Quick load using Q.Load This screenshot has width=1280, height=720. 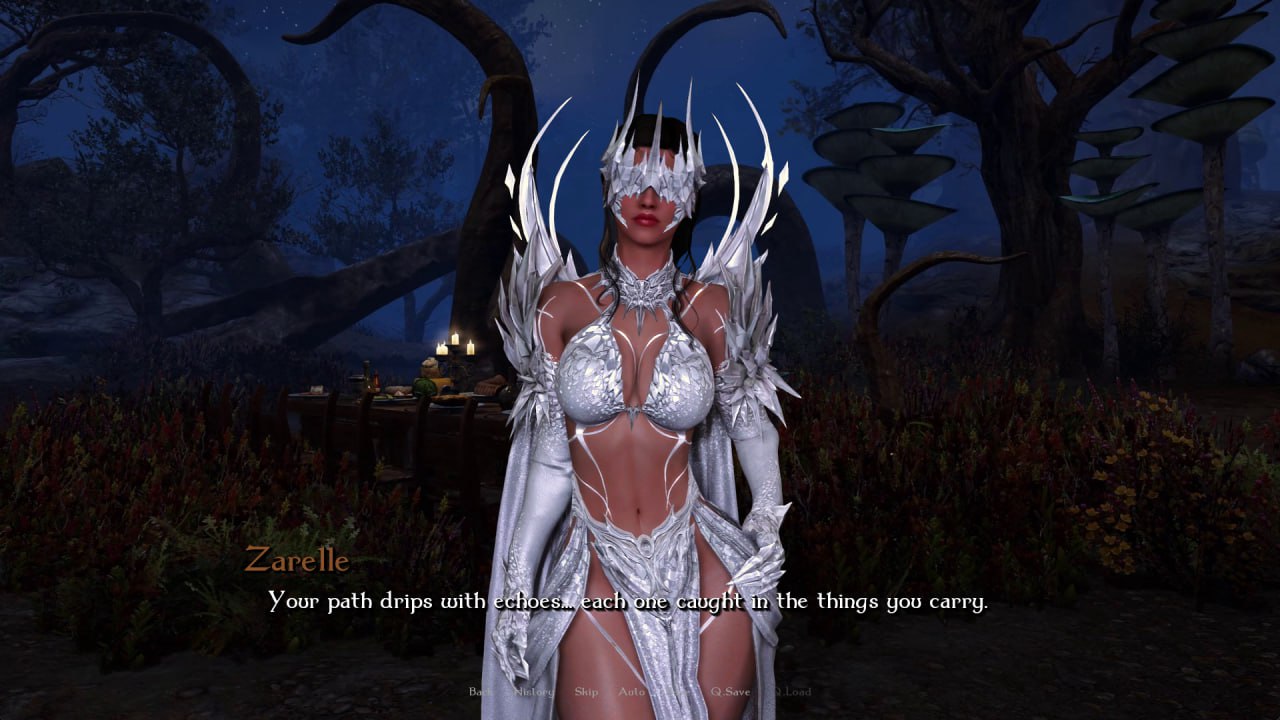[x=793, y=691]
